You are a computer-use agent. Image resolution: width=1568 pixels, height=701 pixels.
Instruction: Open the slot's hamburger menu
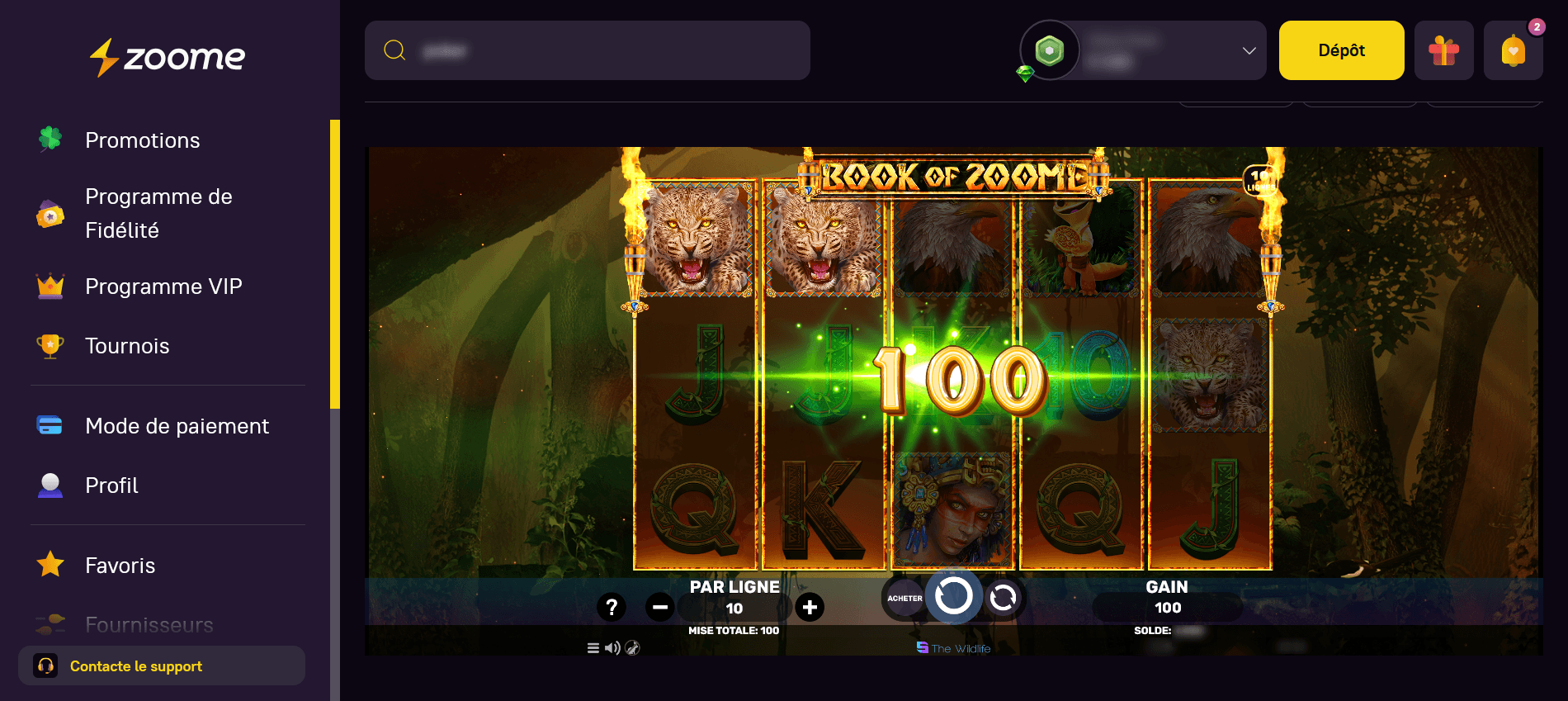coord(593,648)
